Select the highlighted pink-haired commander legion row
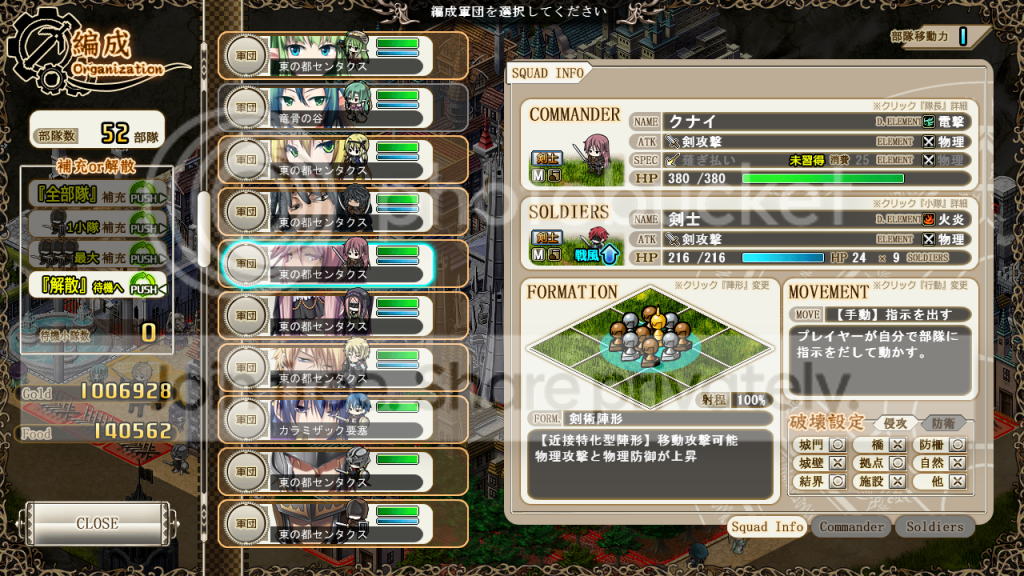The image size is (1024, 576). (327, 264)
